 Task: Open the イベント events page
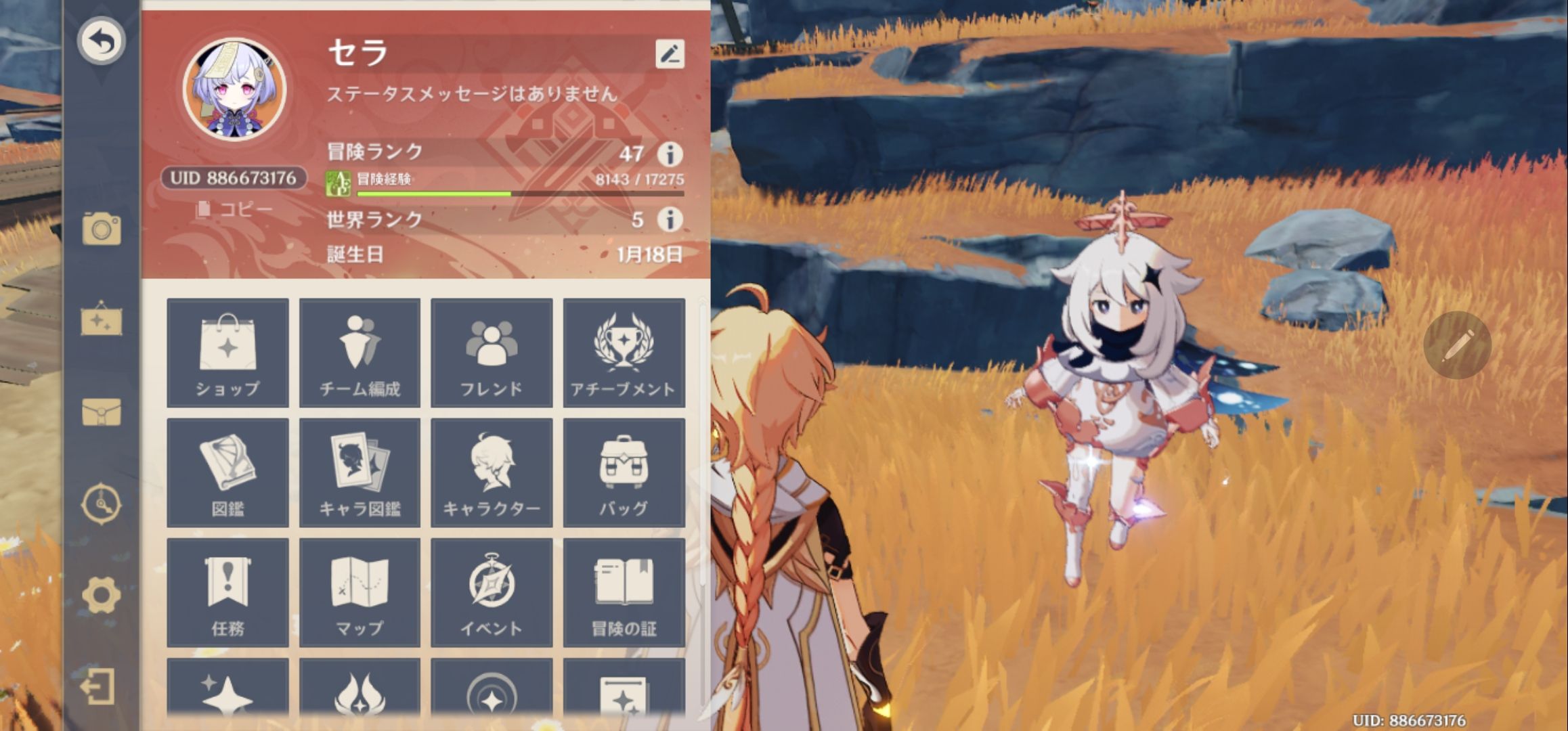[x=492, y=590]
